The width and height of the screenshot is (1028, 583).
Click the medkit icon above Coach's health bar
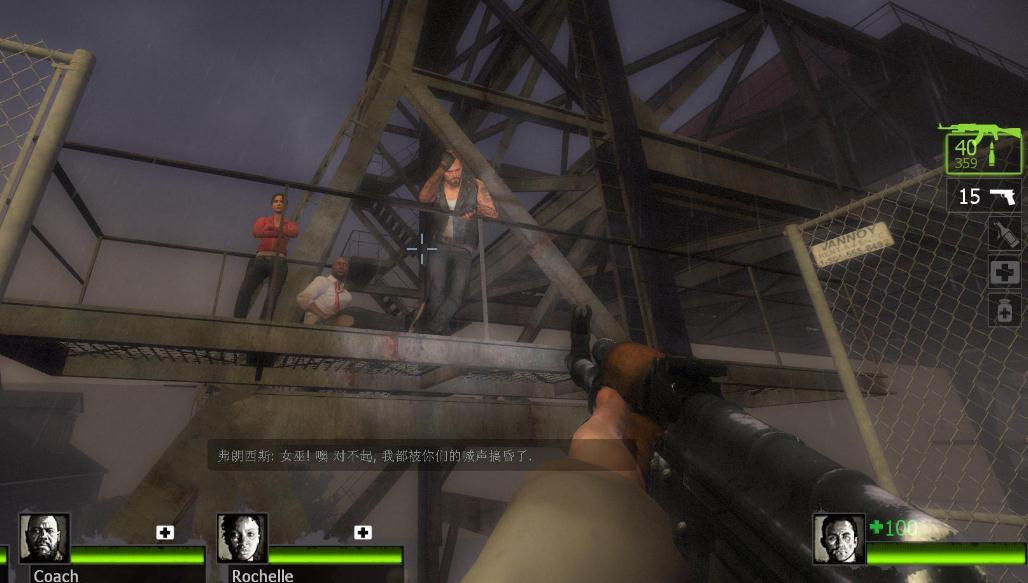pyautogui.click(x=165, y=533)
